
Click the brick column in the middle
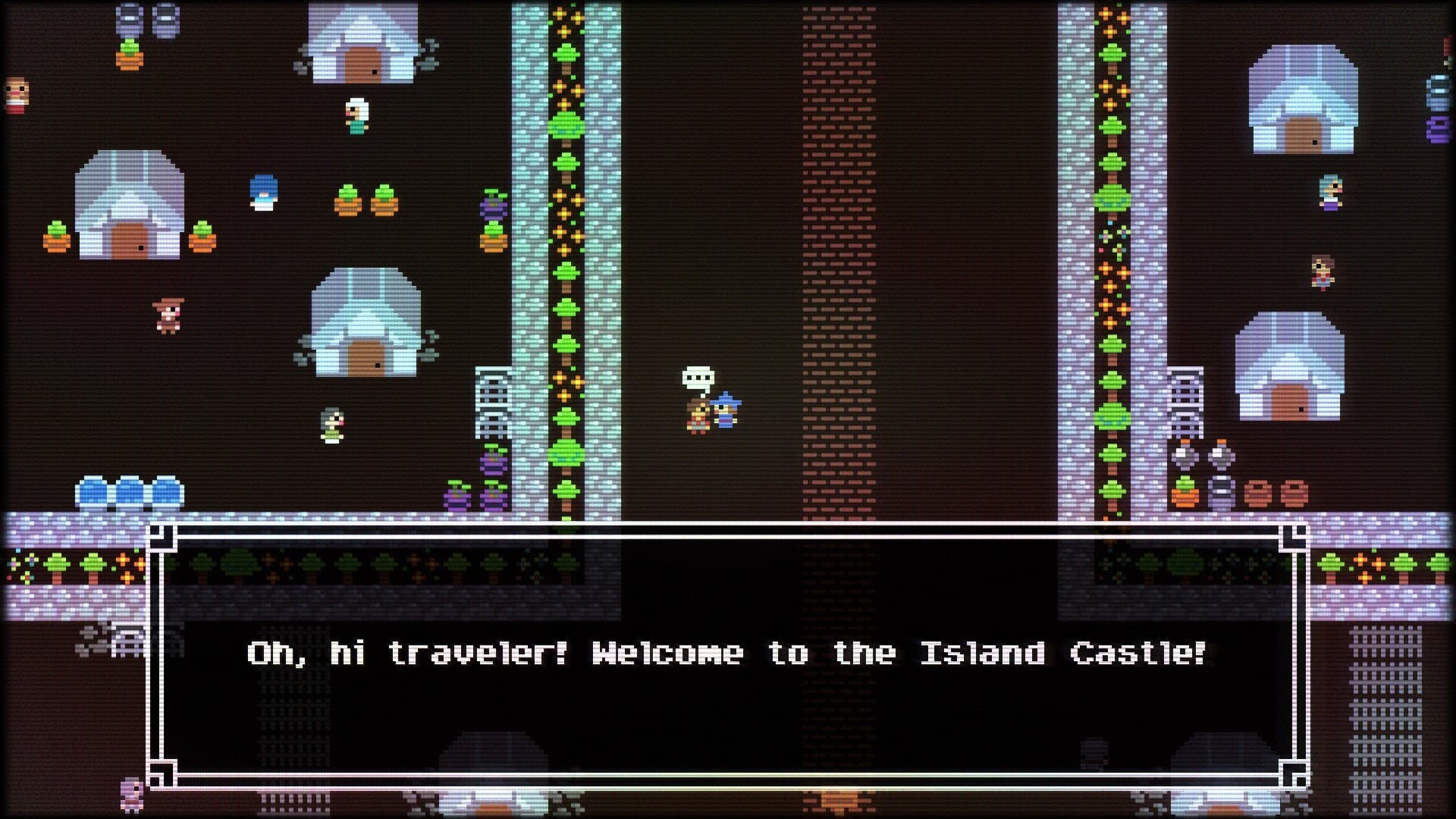pos(838,227)
